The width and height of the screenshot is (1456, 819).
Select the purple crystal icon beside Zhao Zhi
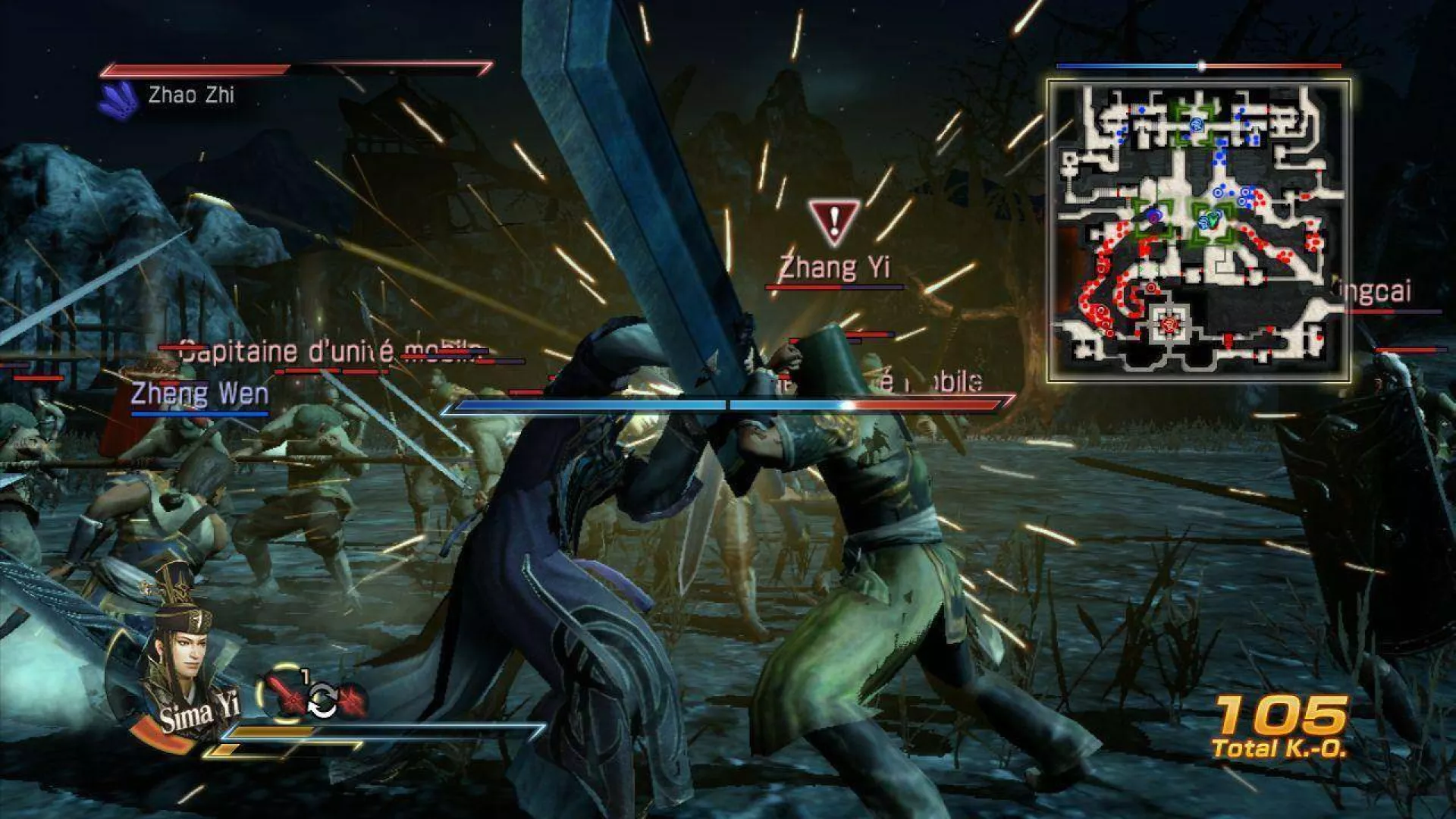pos(119,99)
